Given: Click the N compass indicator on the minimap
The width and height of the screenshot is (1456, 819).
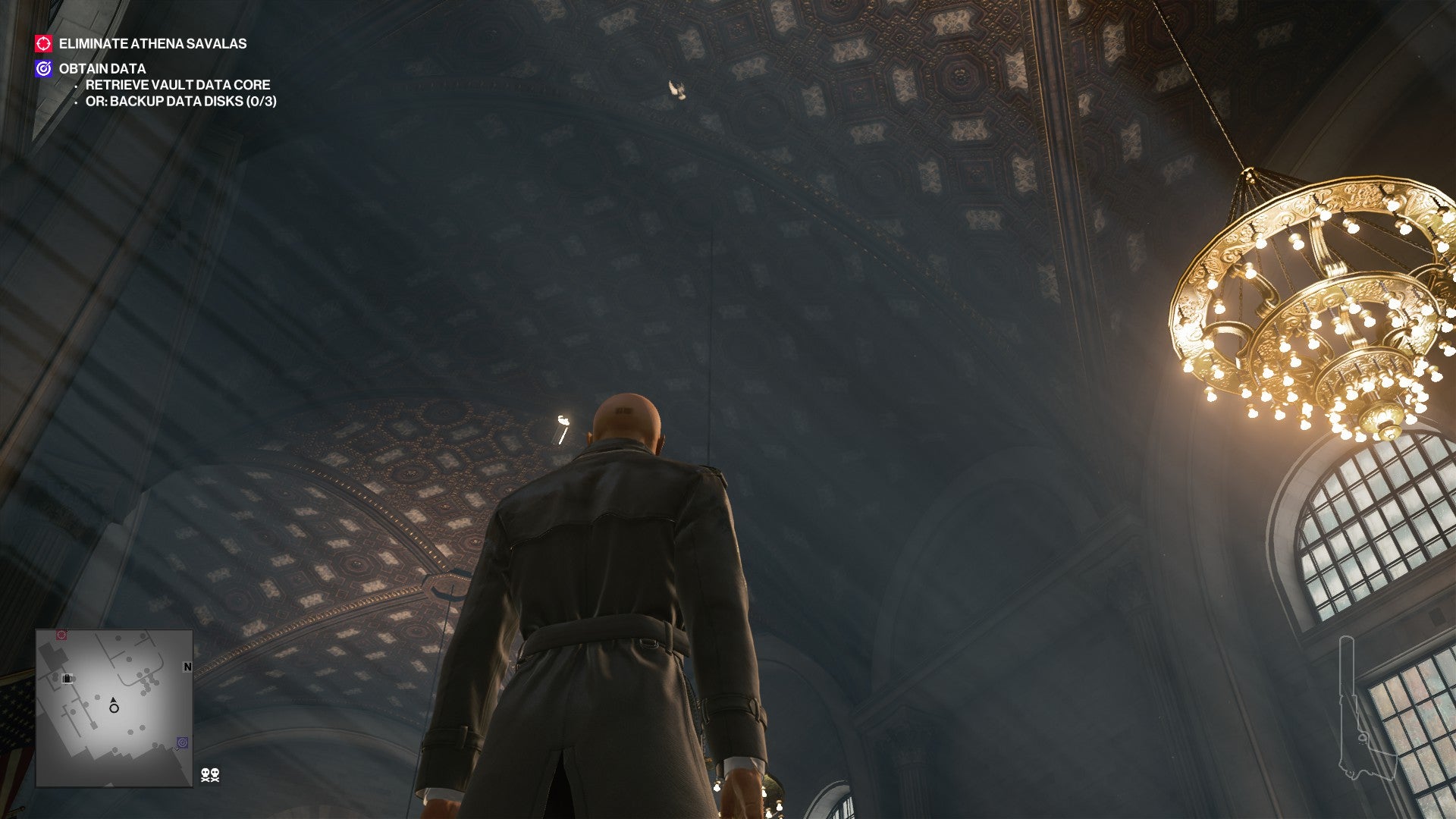Looking at the screenshot, I should pyautogui.click(x=187, y=667).
